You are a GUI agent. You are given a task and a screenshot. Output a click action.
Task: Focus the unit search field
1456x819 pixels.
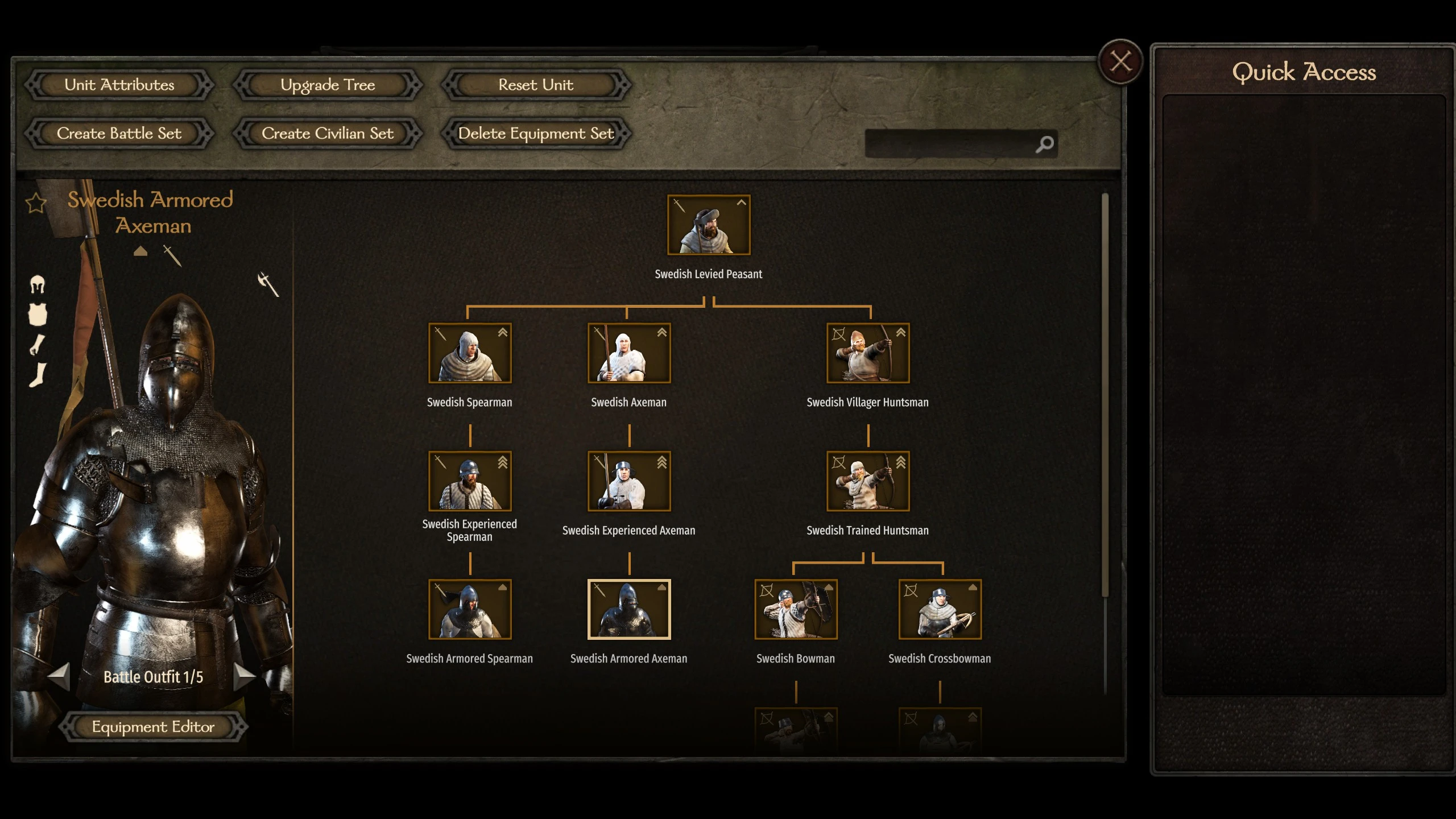click(x=950, y=144)
